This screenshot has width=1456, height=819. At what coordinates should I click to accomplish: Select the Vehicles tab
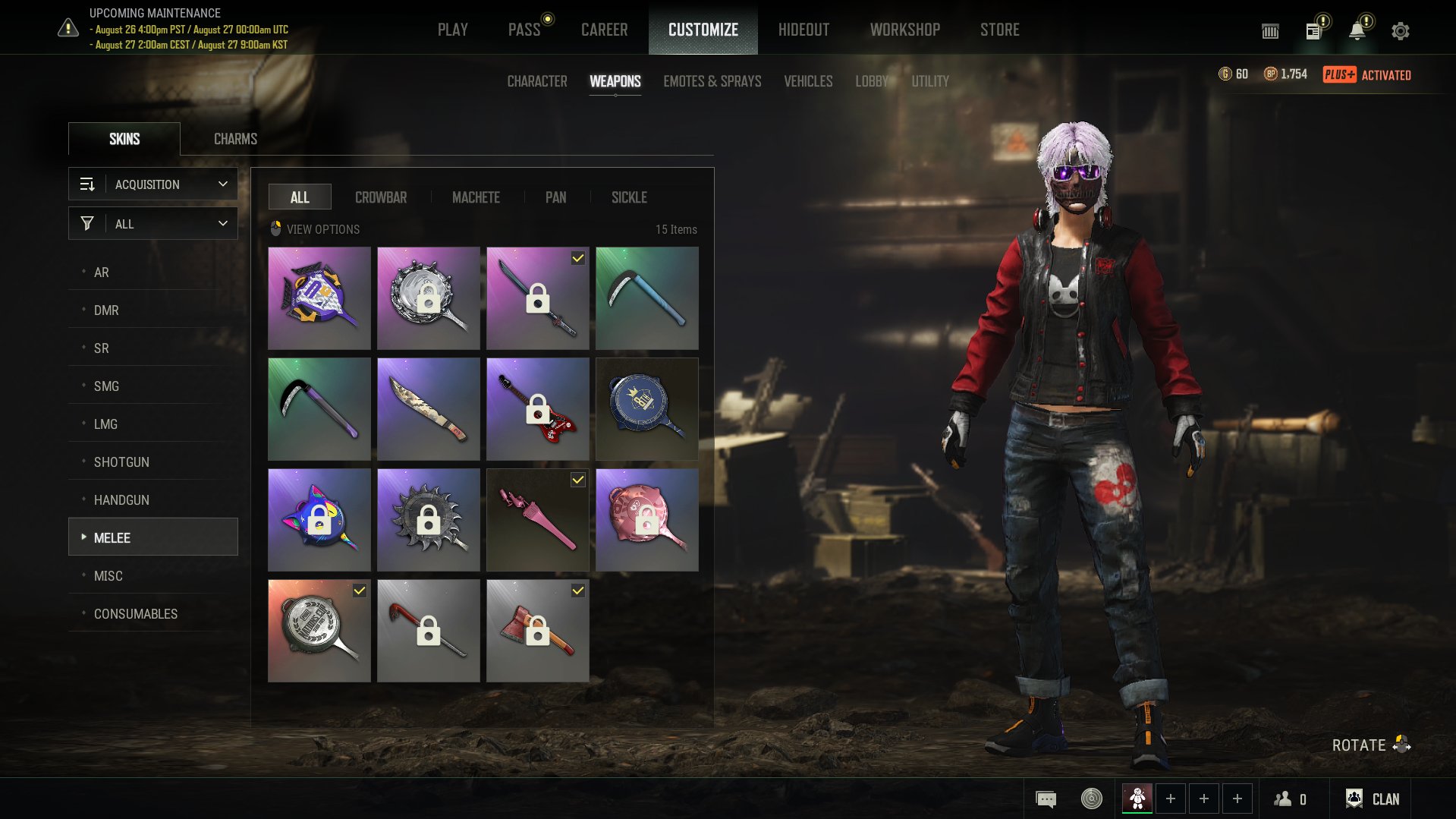coord(807,81)
